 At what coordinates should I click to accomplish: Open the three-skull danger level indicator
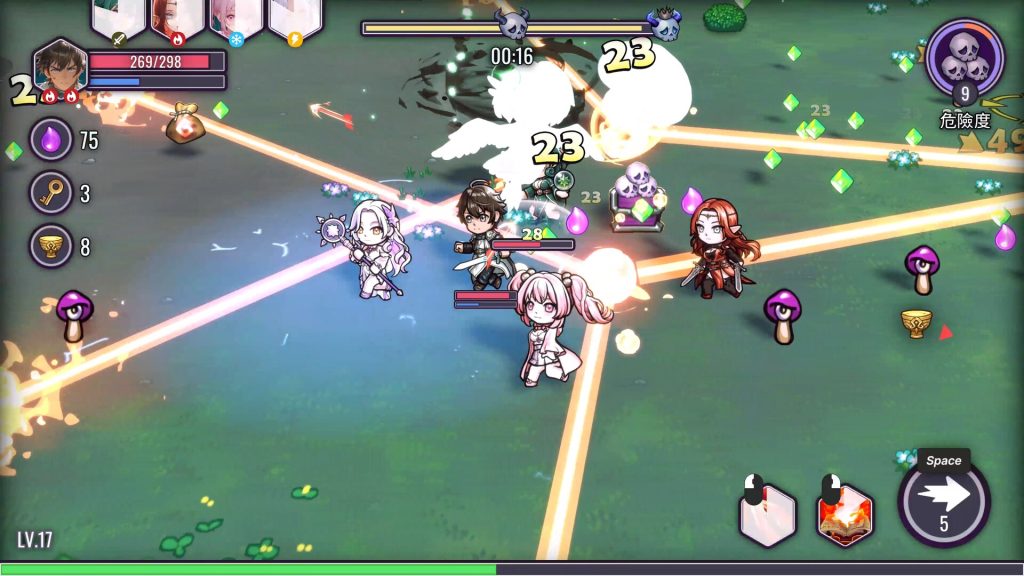point(964,59)
